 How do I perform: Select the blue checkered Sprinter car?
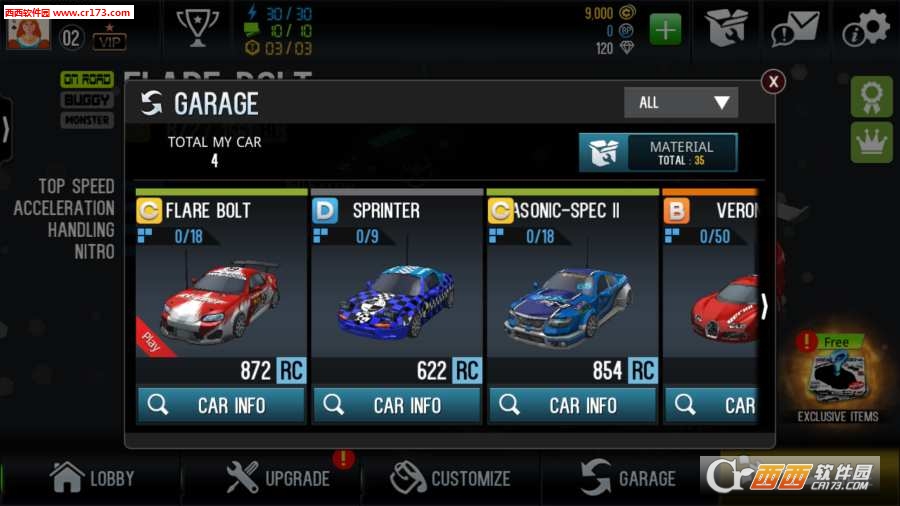pyautogui.click(x=397, y=298)
